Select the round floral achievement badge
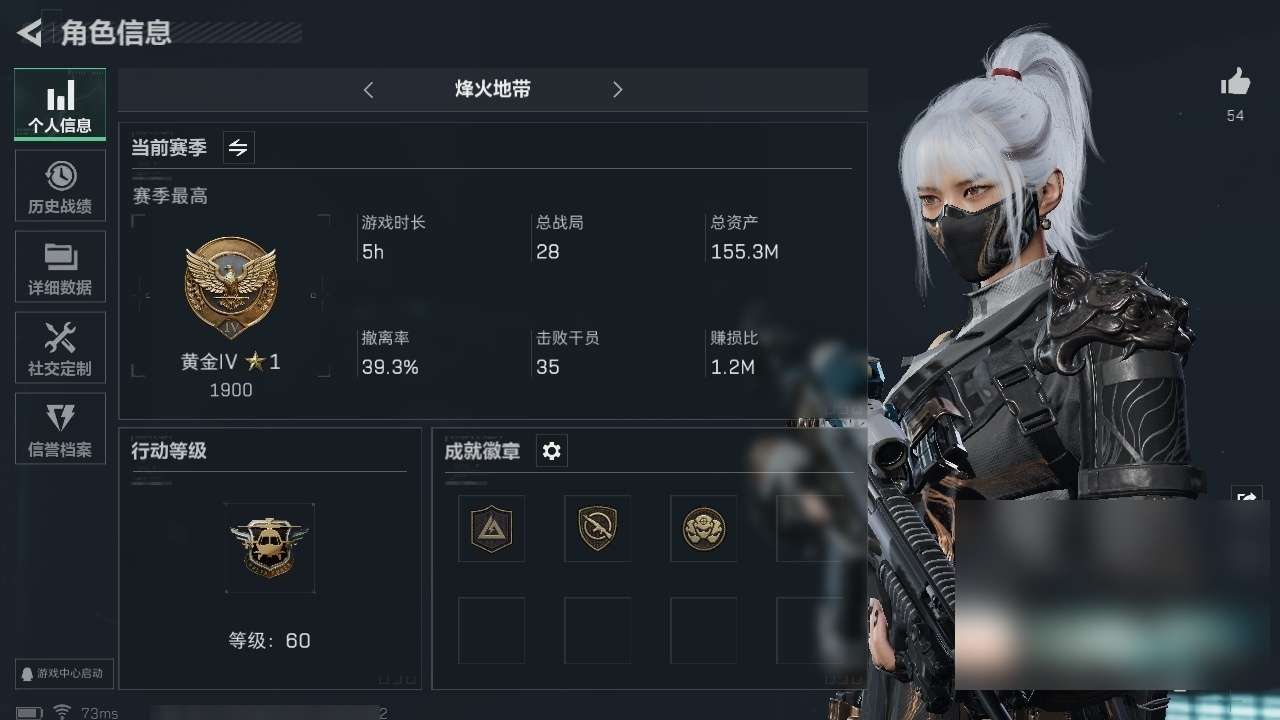The width and height of the screenshot is (1280, 720). (703, 528)
